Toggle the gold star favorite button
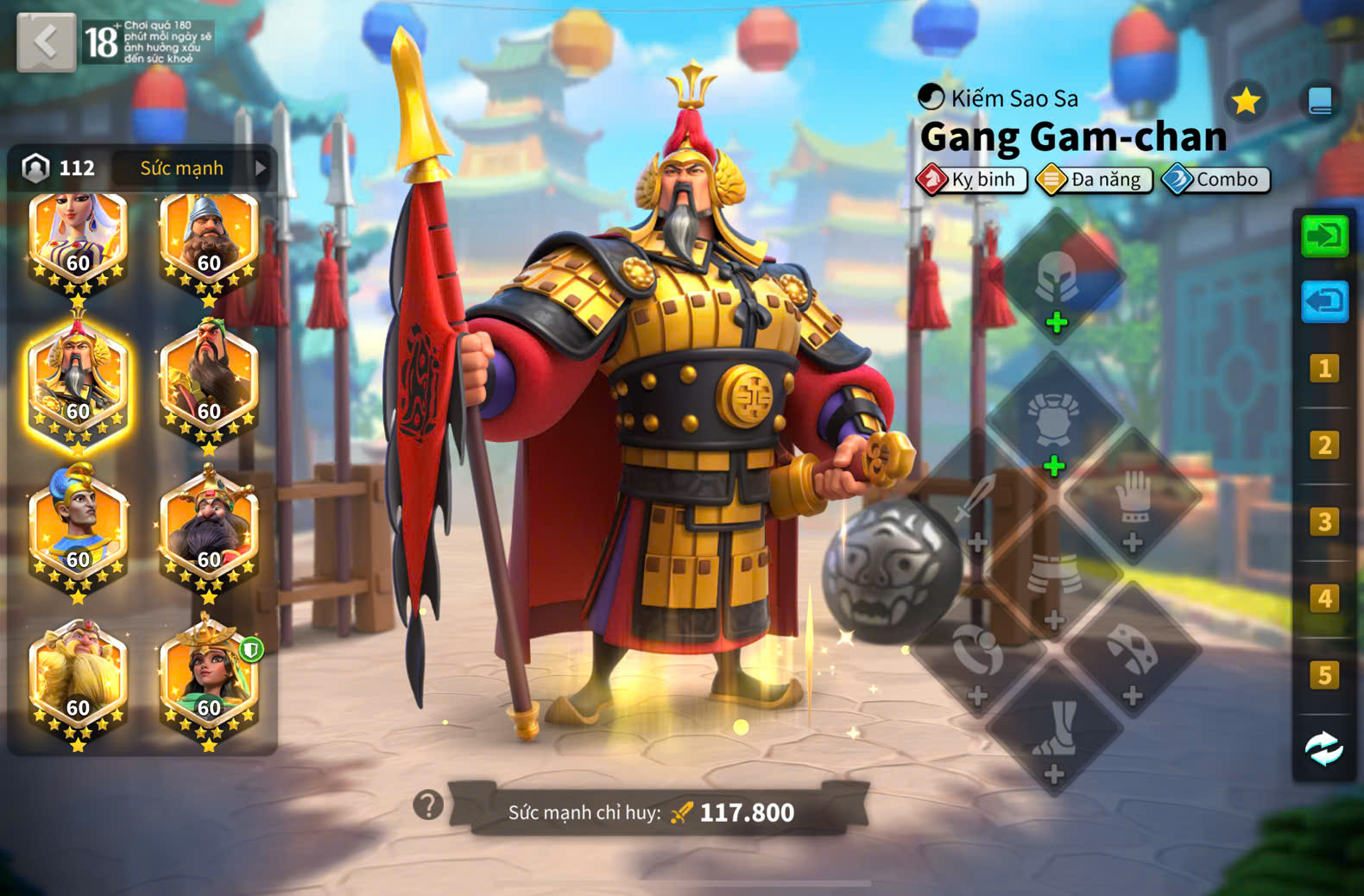1364x896 pixels. 1245,102
